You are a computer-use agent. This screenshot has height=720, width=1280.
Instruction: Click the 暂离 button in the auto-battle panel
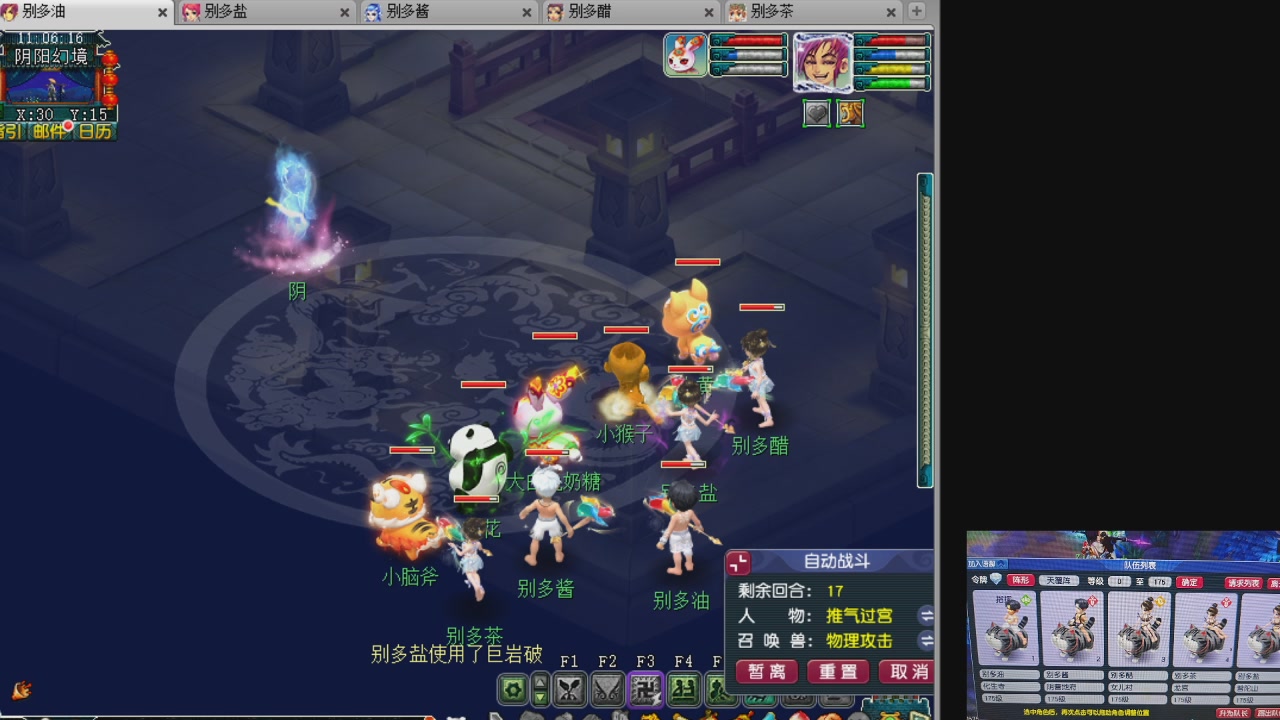pyautogui.click(x=766, y=672)
